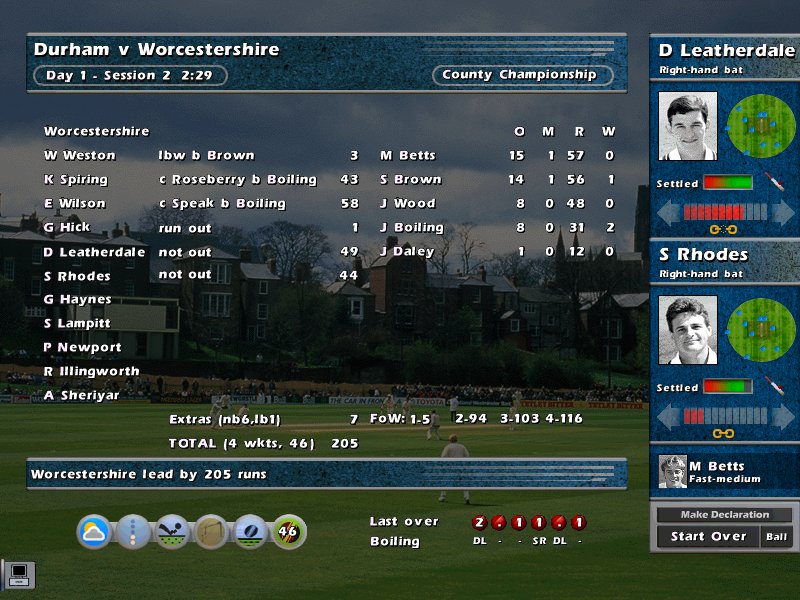Open D Leatherdale's player portrait
The image size is (800, 600).
687,126
